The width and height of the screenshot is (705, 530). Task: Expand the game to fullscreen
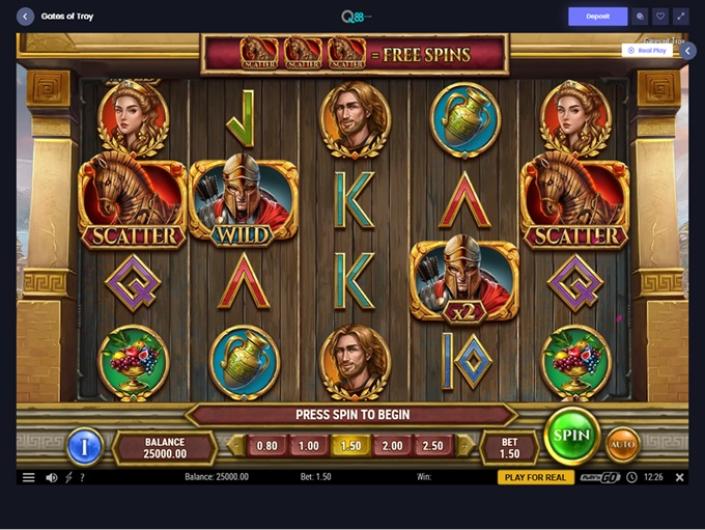(x=680, y=16)
